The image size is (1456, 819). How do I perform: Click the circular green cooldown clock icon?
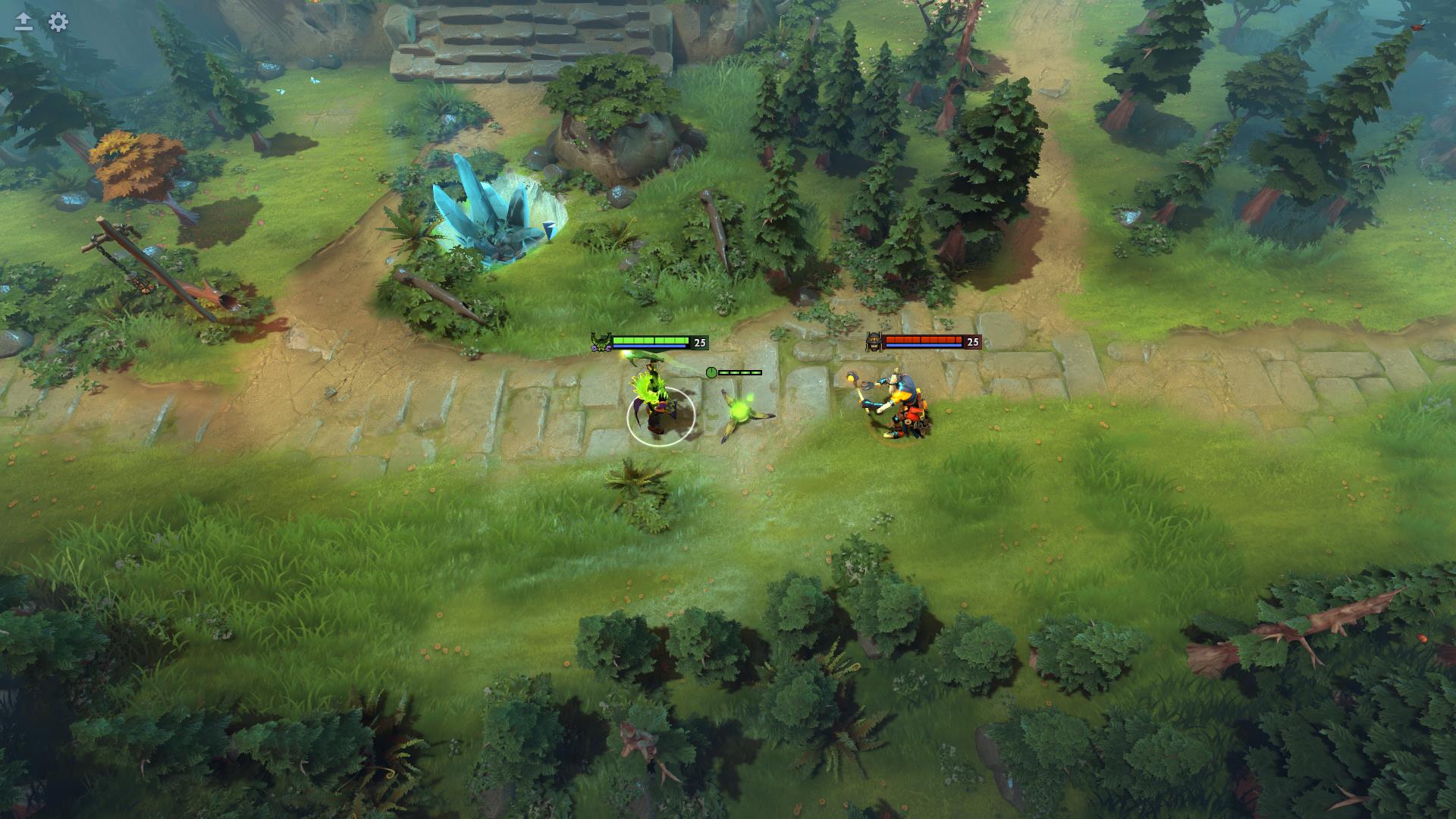tap(711, 372)
